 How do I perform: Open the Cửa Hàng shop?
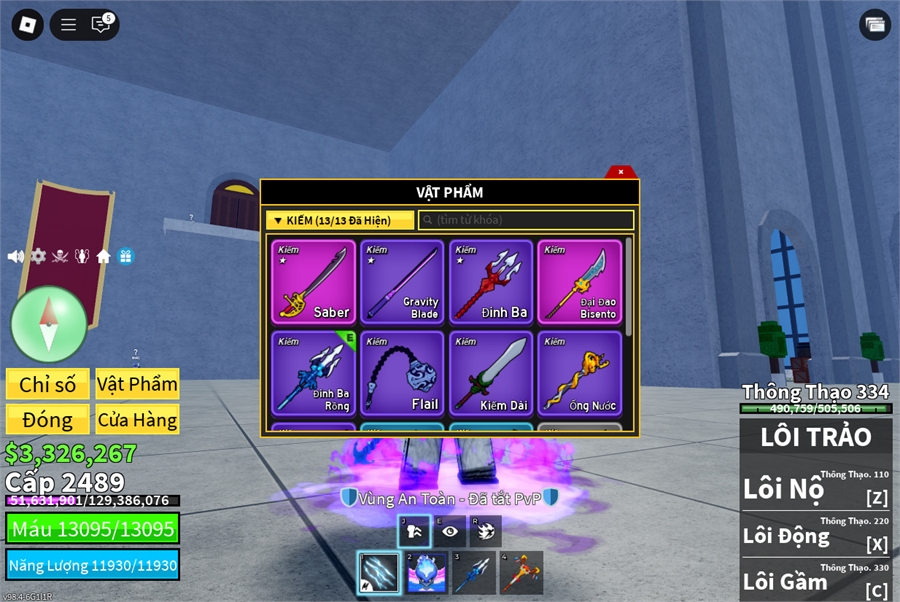click(137, 420)
